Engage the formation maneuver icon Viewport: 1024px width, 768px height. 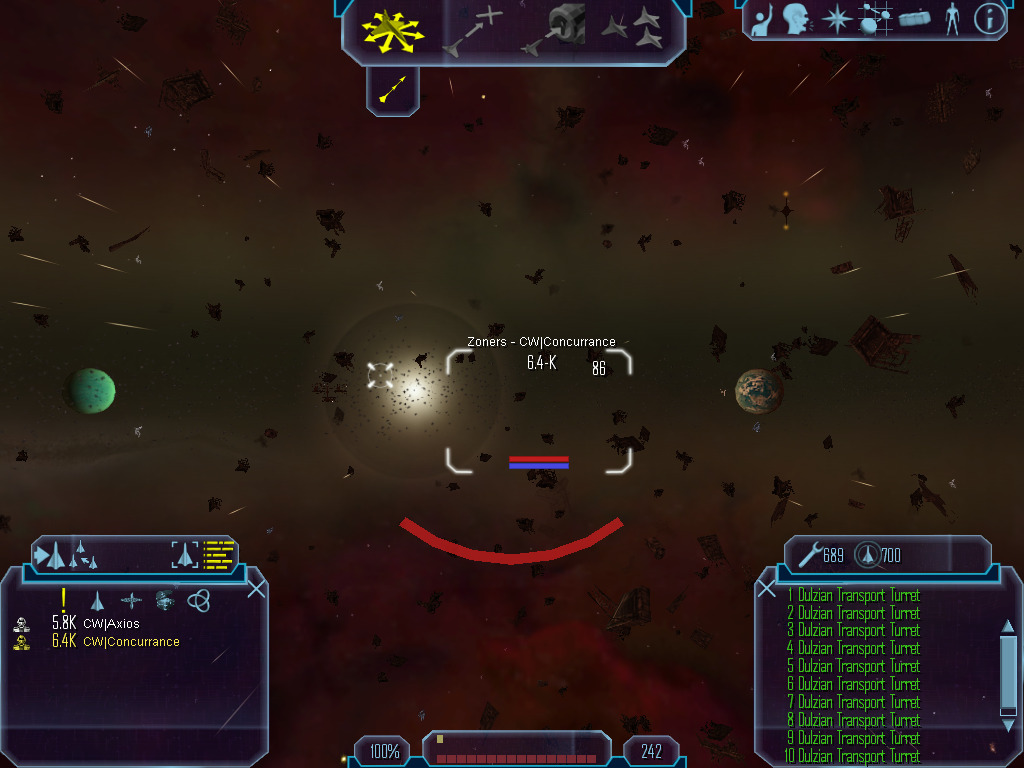pos(632,30)
